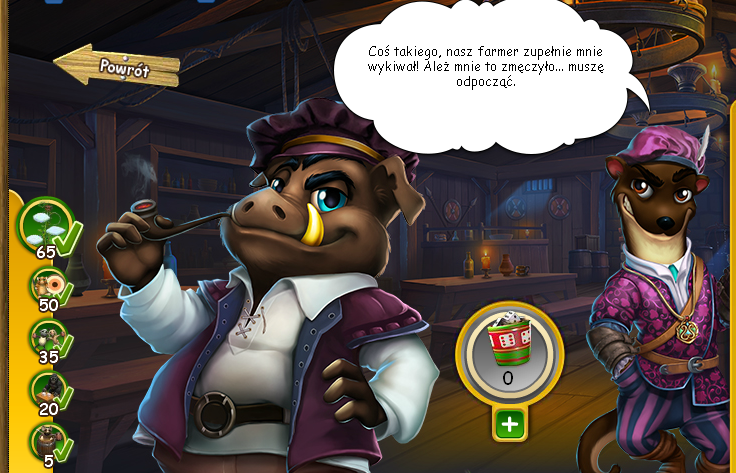Add more dice cups with the green plus
The image size is (736, 473).
[510, 424]
